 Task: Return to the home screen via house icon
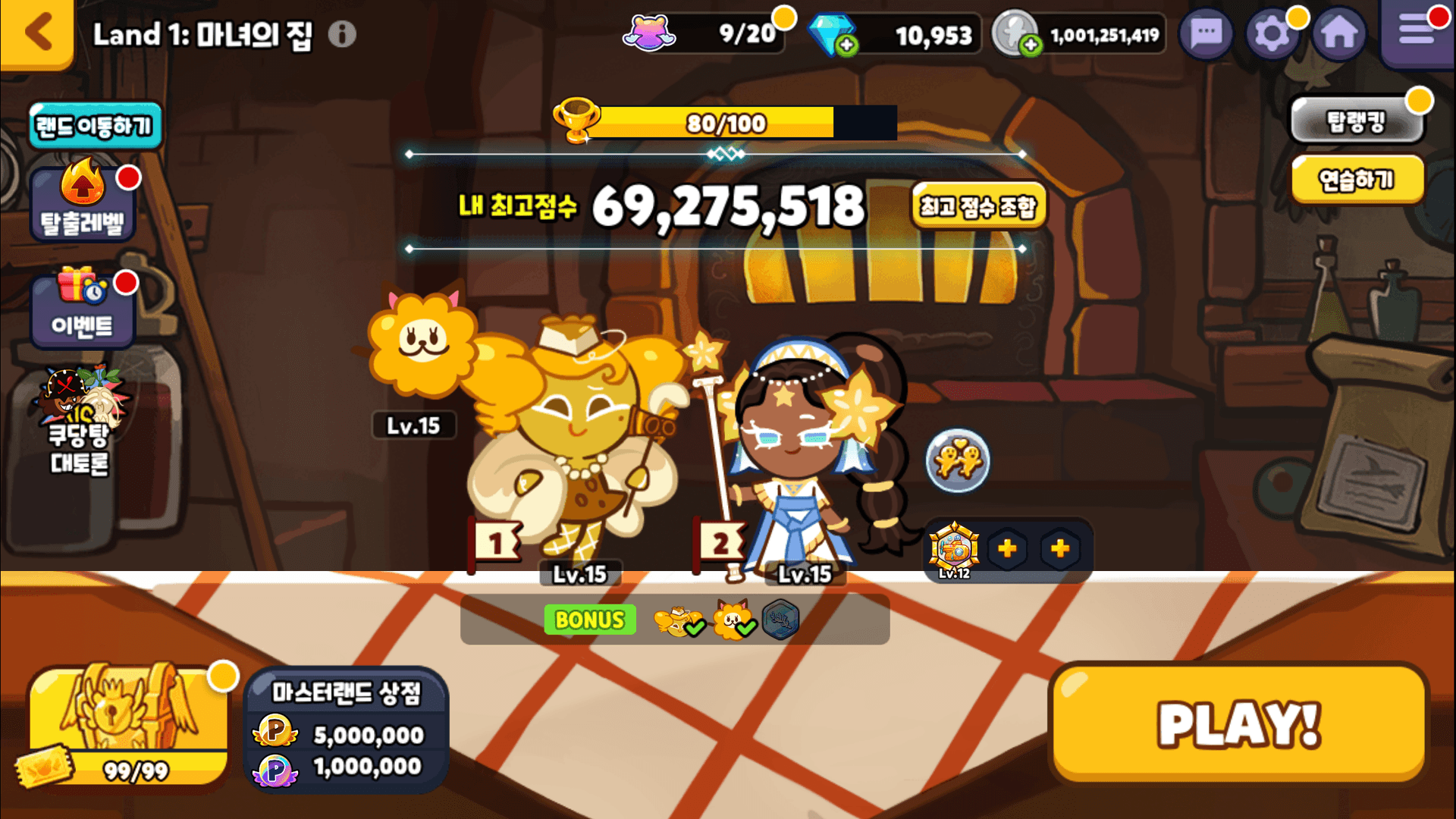(1339, 34)
